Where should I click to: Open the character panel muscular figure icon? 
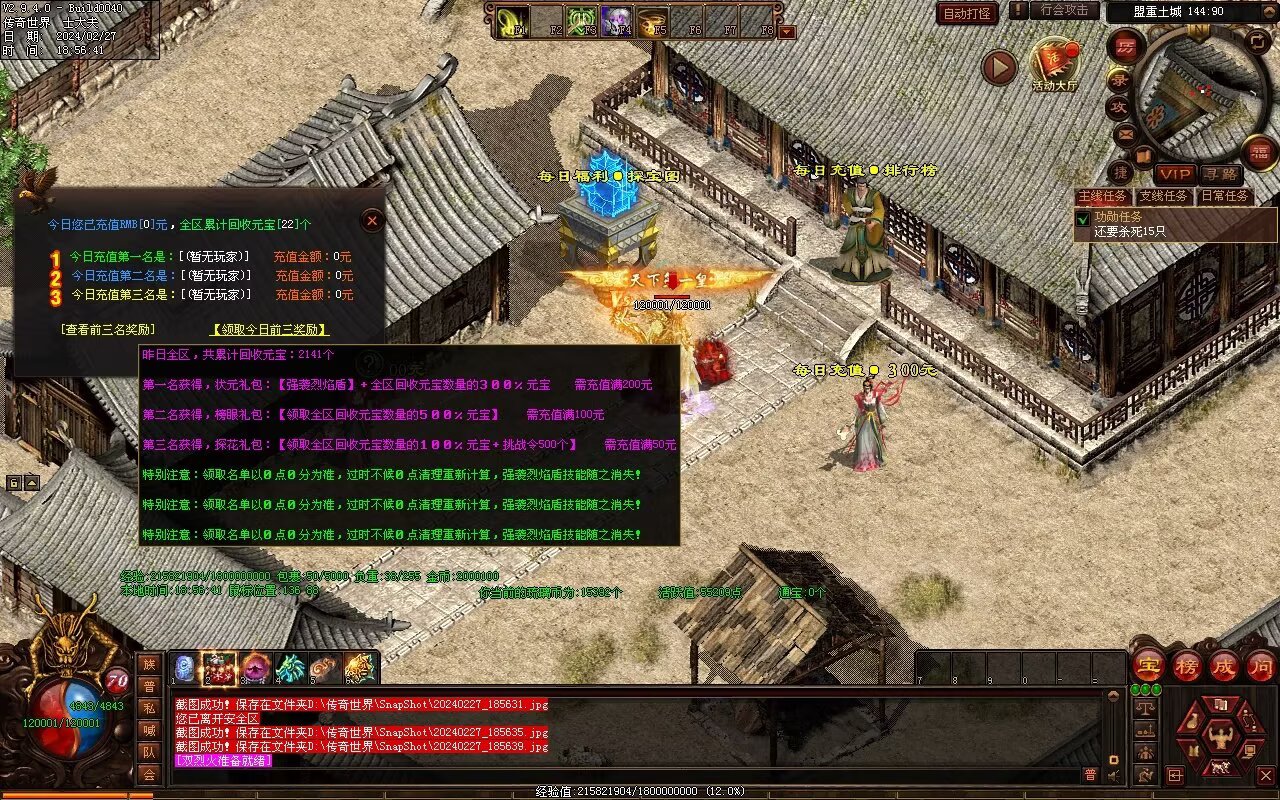coord(1219,738)
